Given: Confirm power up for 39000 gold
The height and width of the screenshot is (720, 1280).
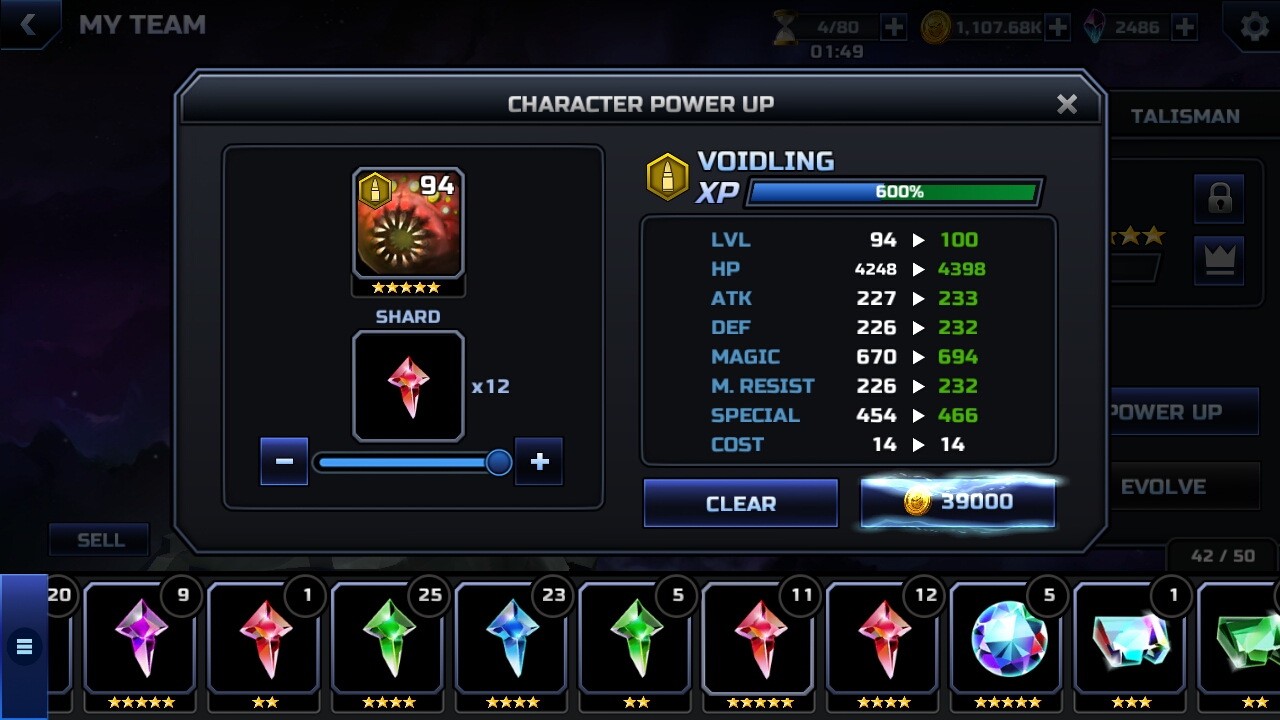Looking at the screenshot, I should [x=957, y=502].
